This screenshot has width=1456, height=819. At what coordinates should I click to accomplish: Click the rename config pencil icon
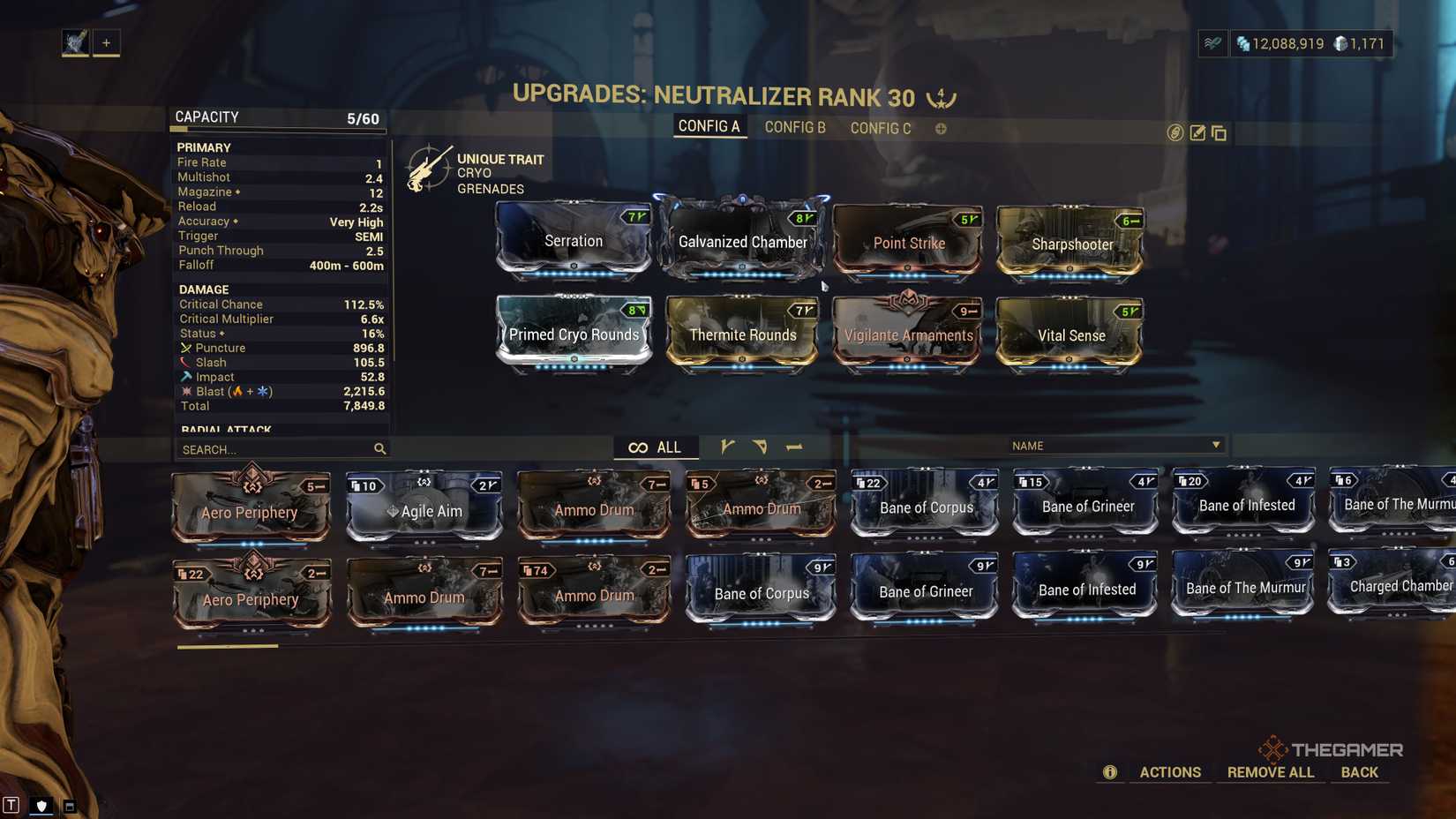[1197, 133]
